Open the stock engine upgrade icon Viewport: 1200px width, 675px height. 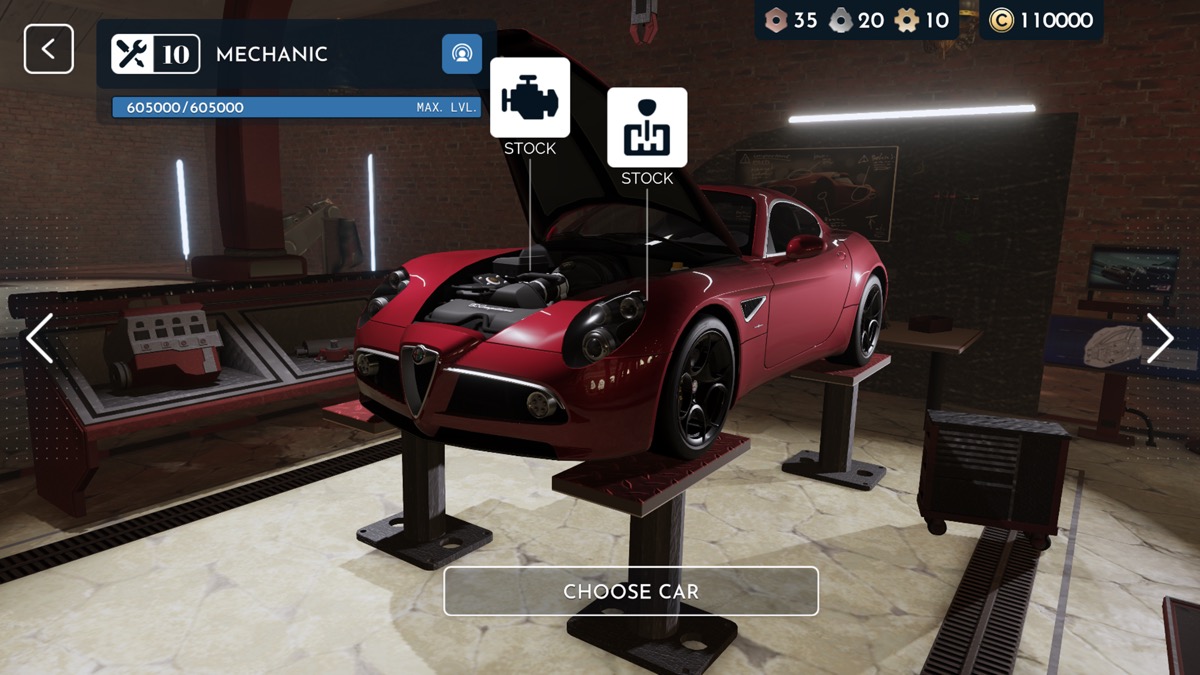(x=530, y=98)
